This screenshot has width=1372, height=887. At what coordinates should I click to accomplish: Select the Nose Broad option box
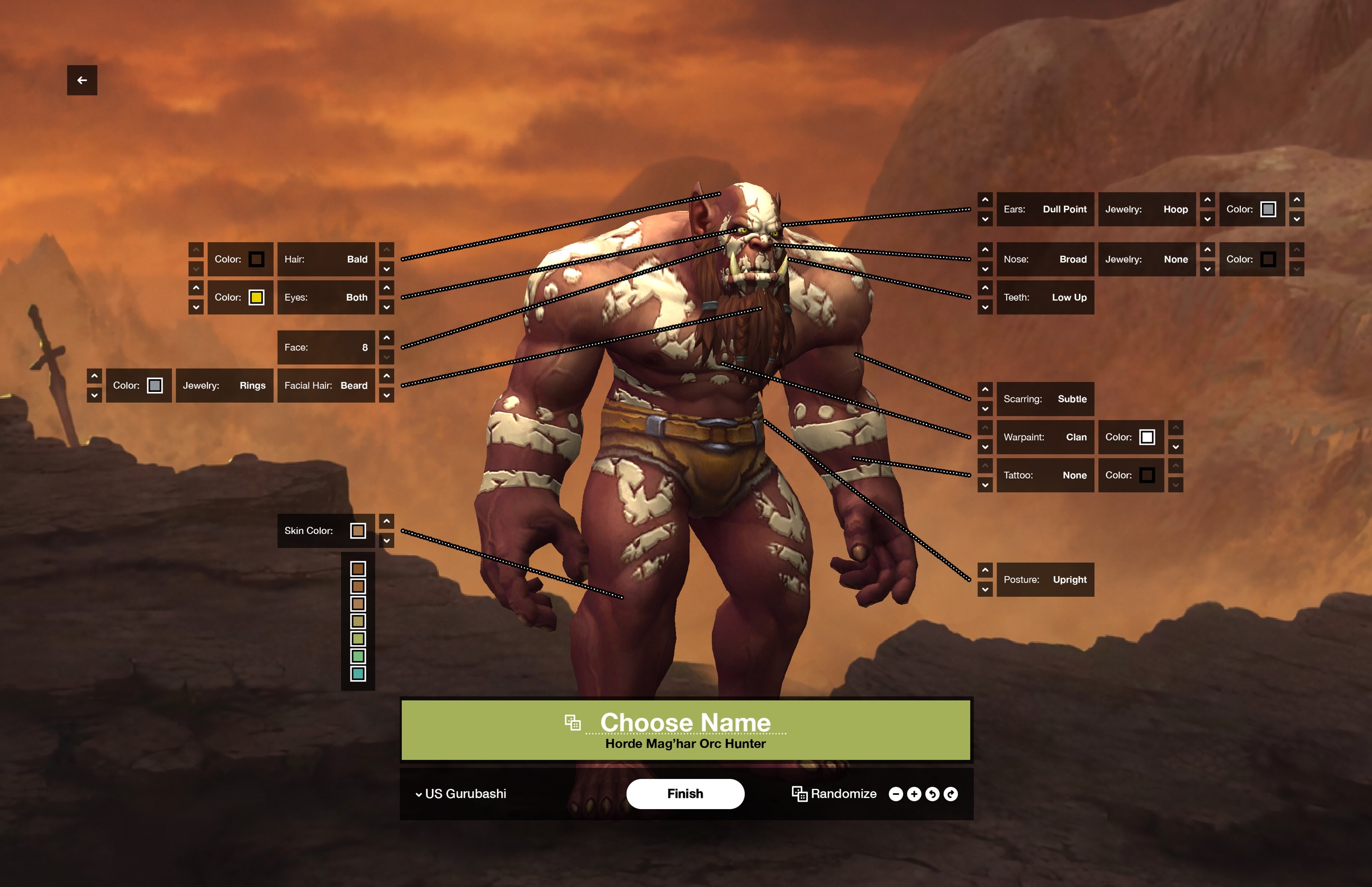pos(1044,259)
